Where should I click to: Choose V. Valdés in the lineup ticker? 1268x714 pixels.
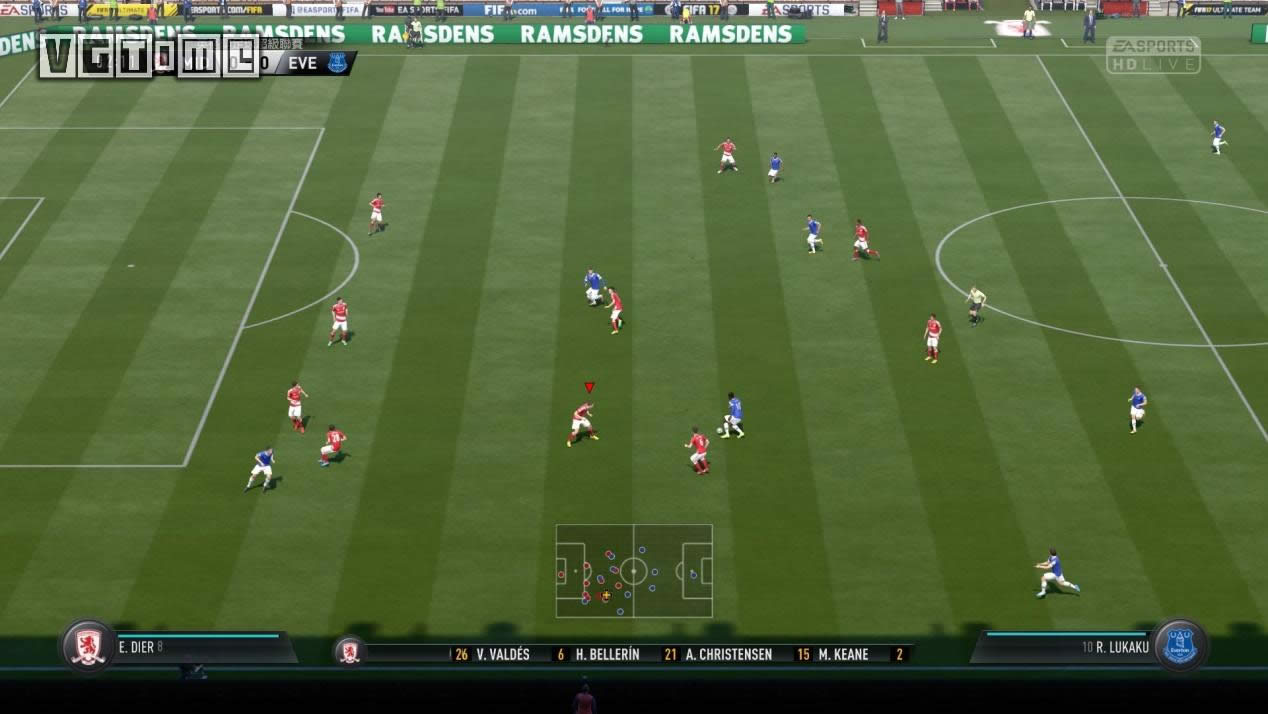pos(502,654)
